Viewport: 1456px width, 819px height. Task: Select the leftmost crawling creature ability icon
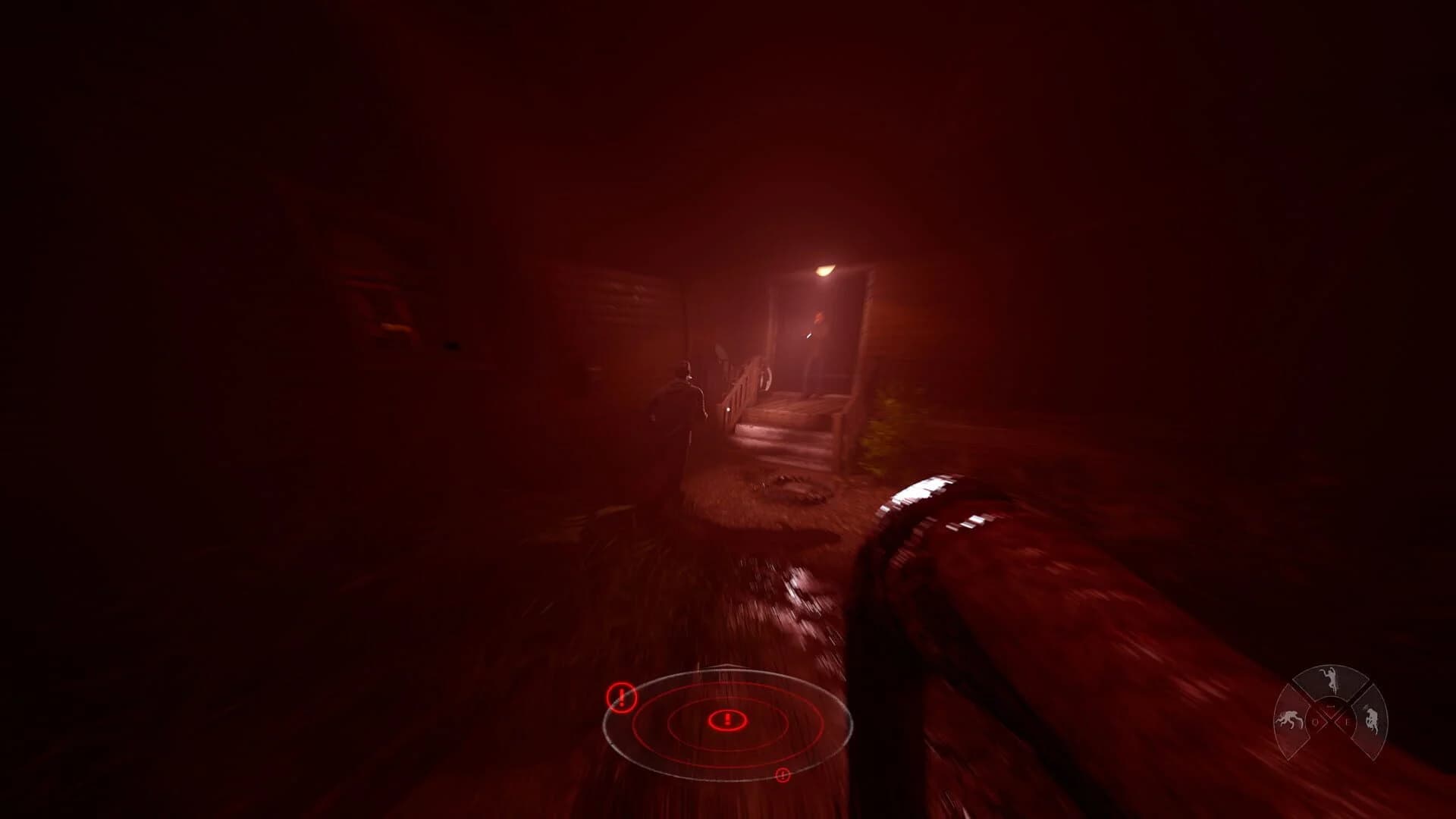pos(1291,720)
